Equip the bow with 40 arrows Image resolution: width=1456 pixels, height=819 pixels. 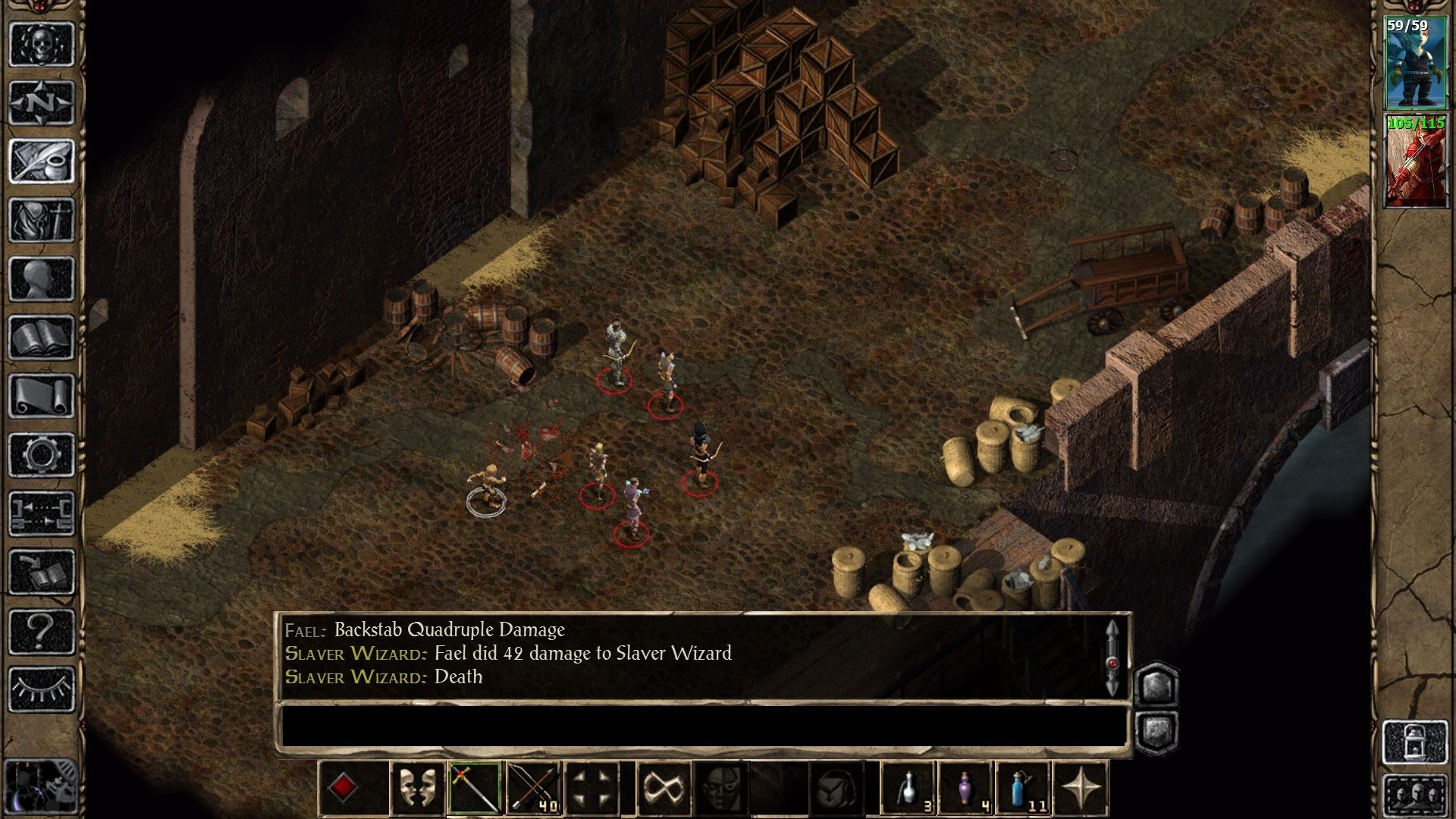point(533,789)
